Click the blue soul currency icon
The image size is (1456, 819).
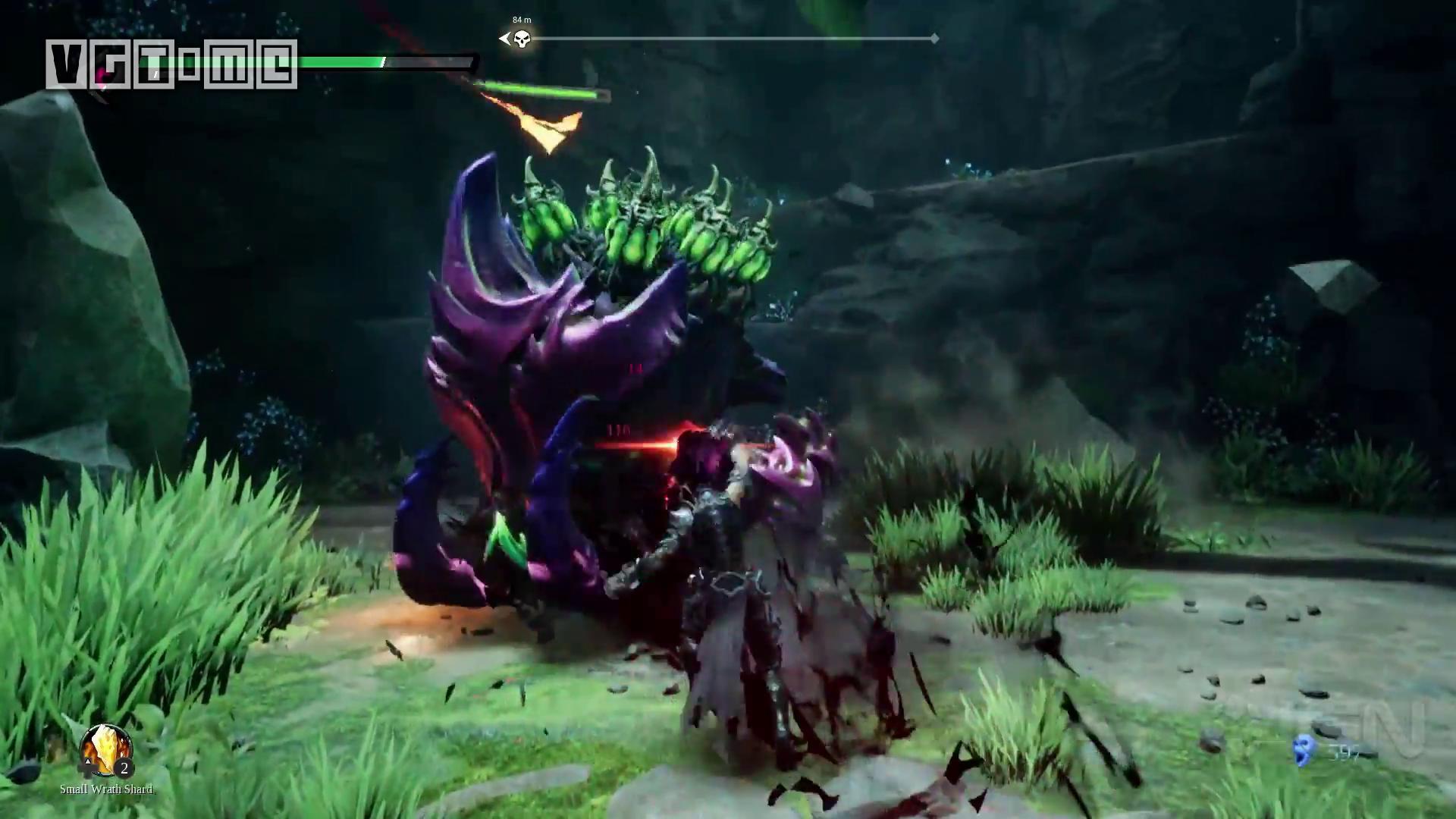point(1304,750)
